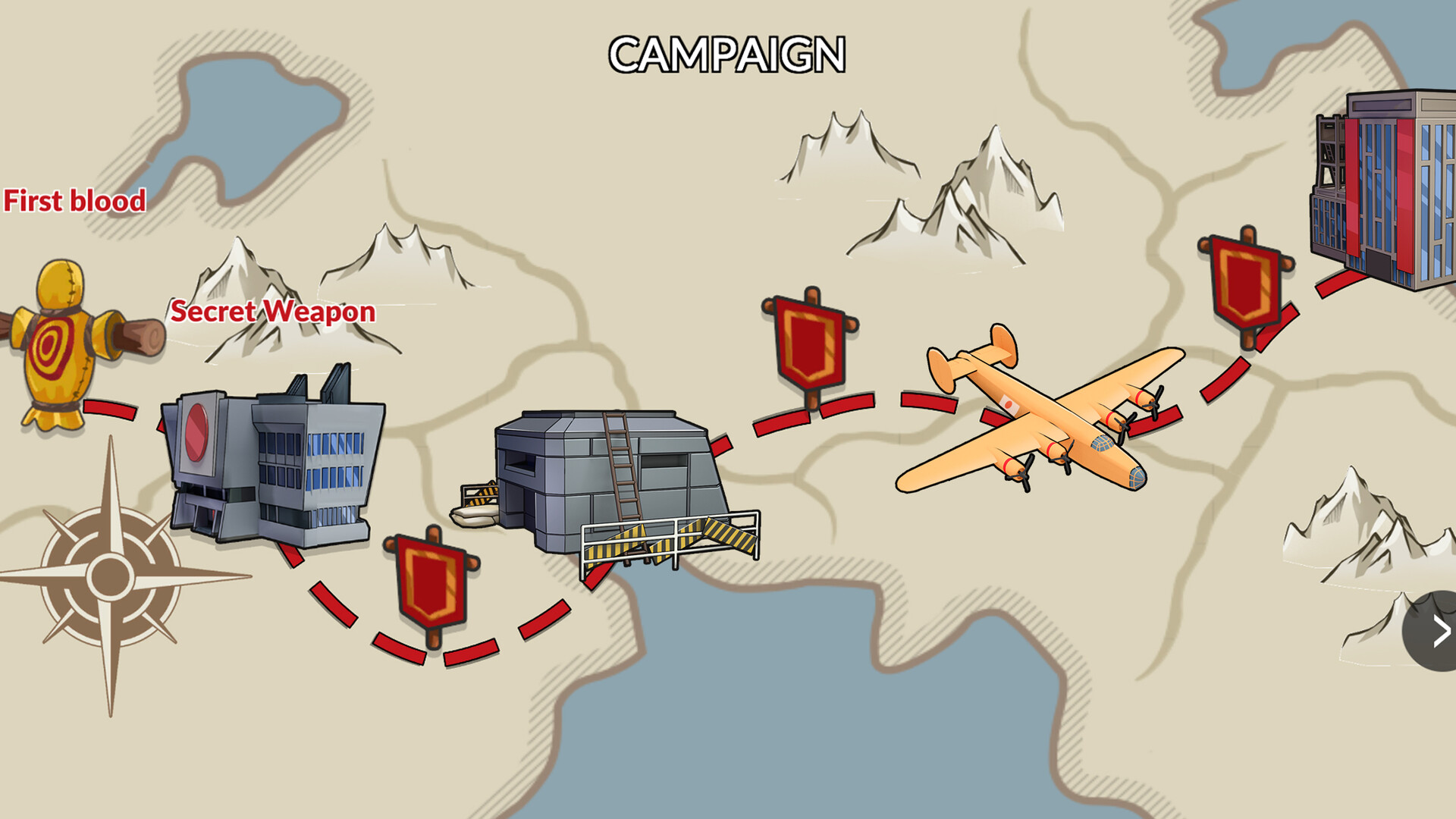Image resolution: width=1456 pixels, height=819 pixels.
Task: Click the CAMPAIGN title heading
Action: click(726, 55)
